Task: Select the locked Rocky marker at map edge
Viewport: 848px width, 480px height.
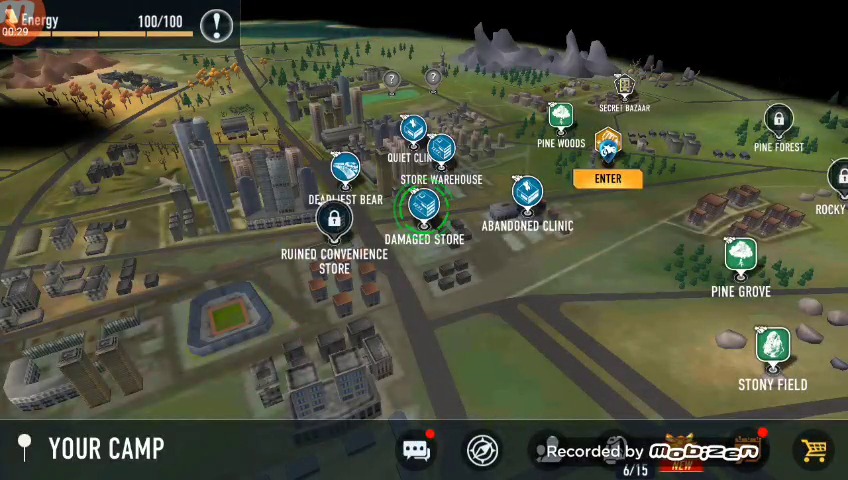Action: (x=838, y=180)
